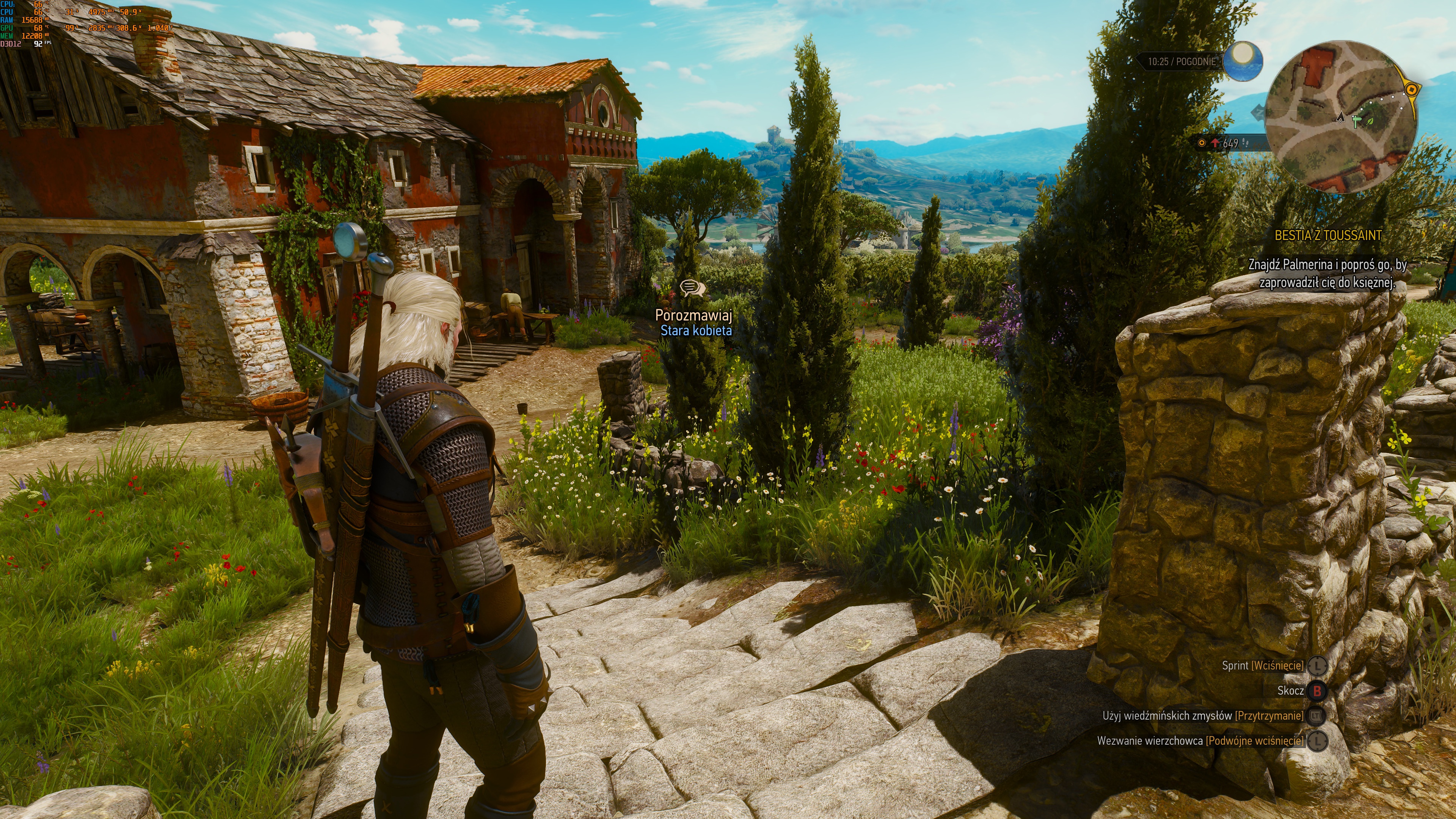Image resolution: width=1456 pixels, height=819 pixels.
Task: Click the green signpost marker on minimap
Action: click(x=1357, y=121)
